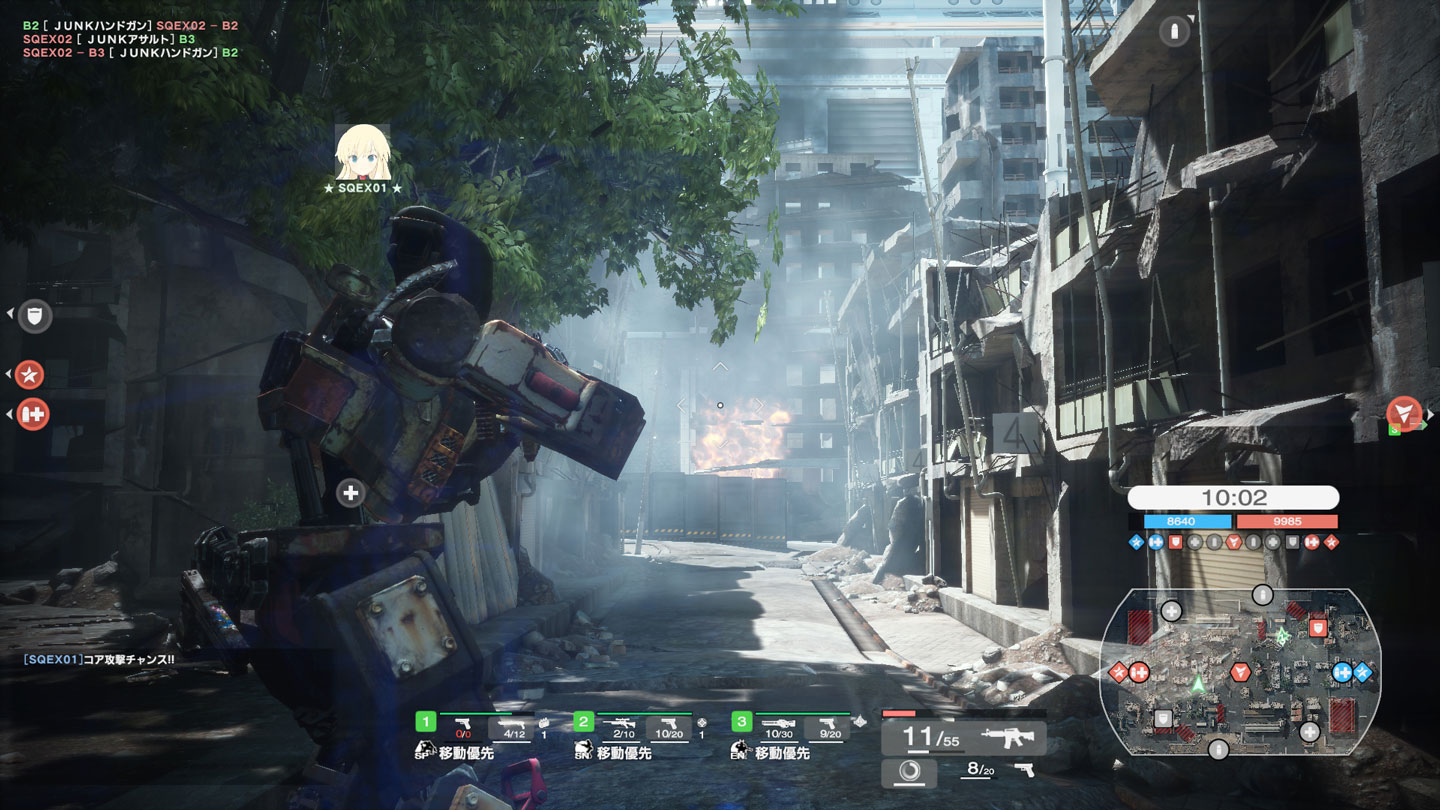The image size is (1440, 810).
Task: Select the equipped assault rifle panel
Action: coord(964,739)
